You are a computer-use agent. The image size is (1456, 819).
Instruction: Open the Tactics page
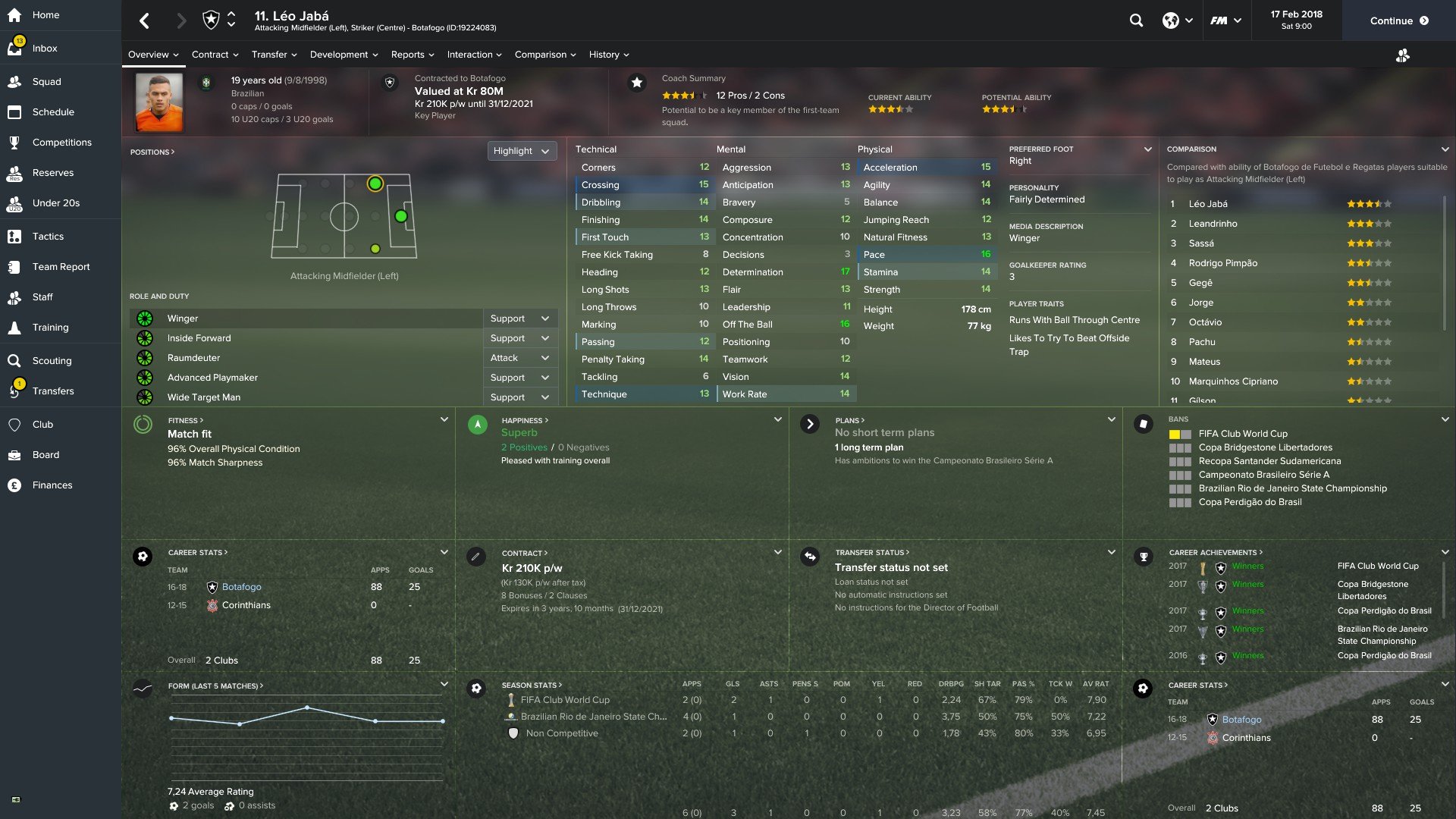point(48,237)
